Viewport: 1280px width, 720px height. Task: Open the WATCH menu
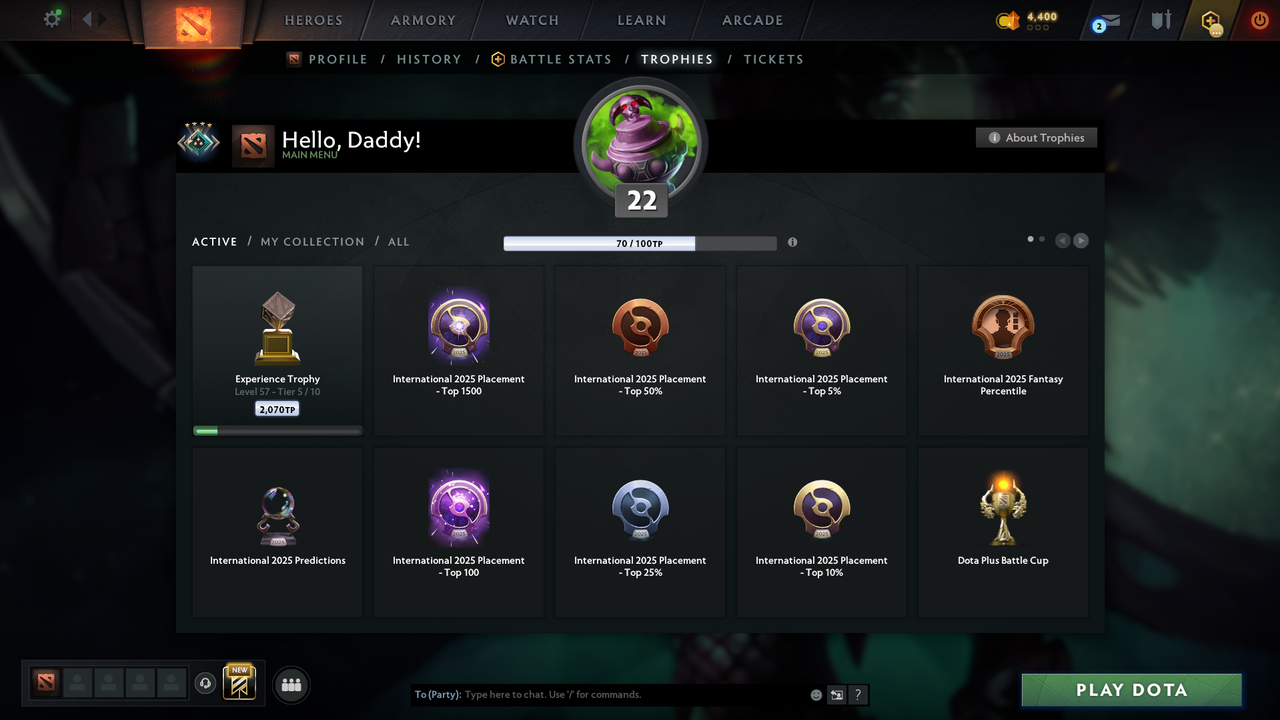coord(531,20)
